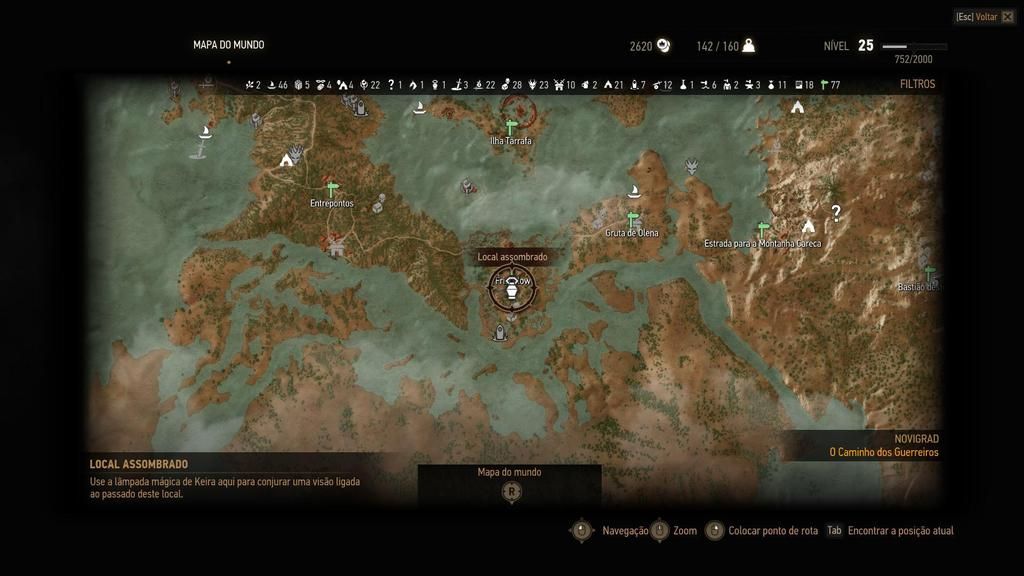Viewport: 1024px width, 576px height.
Task: Click the Gruta de Olena signpost marker
Action: [x=632, y=219]
